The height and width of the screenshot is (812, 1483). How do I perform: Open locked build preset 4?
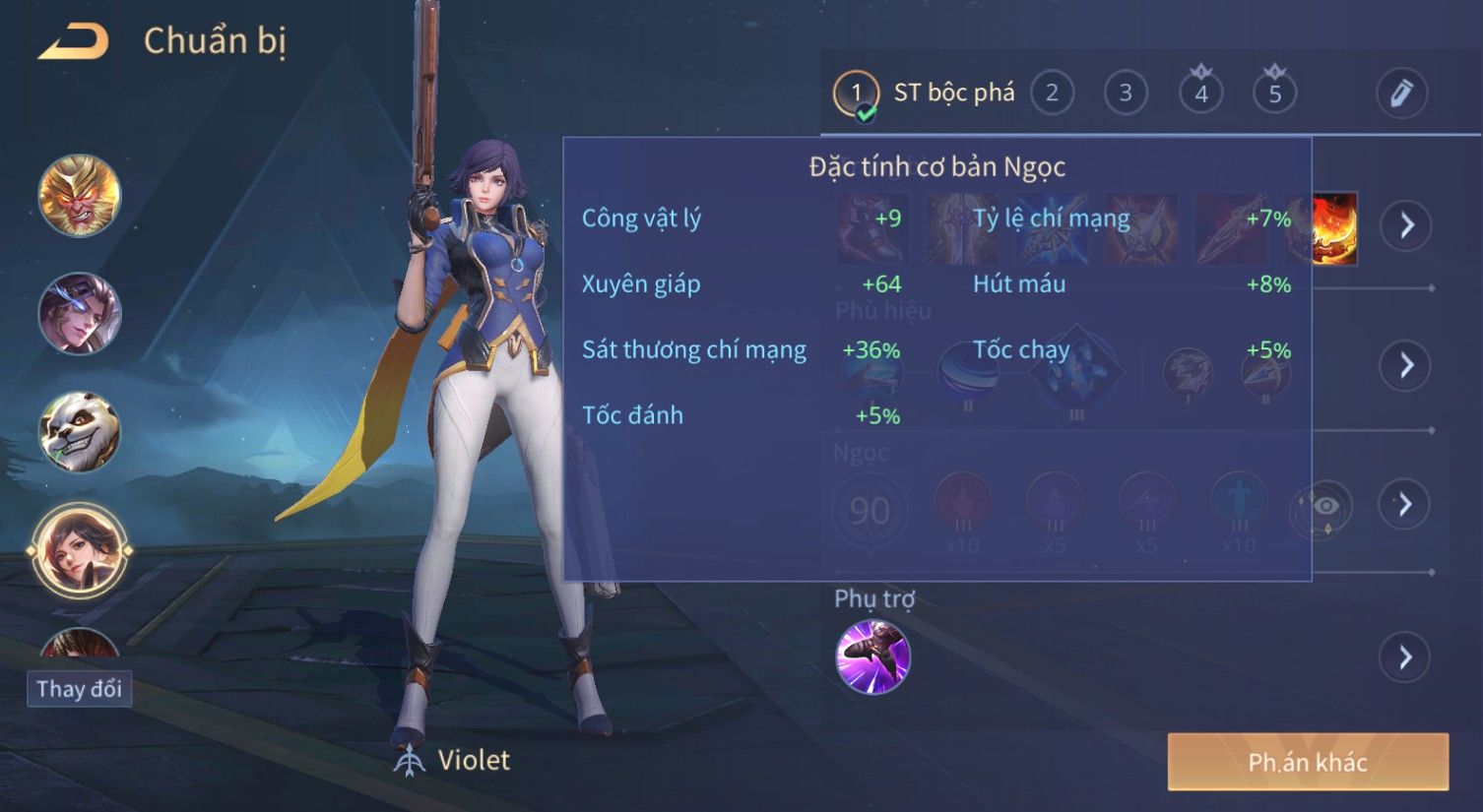tap(1200, 94)
